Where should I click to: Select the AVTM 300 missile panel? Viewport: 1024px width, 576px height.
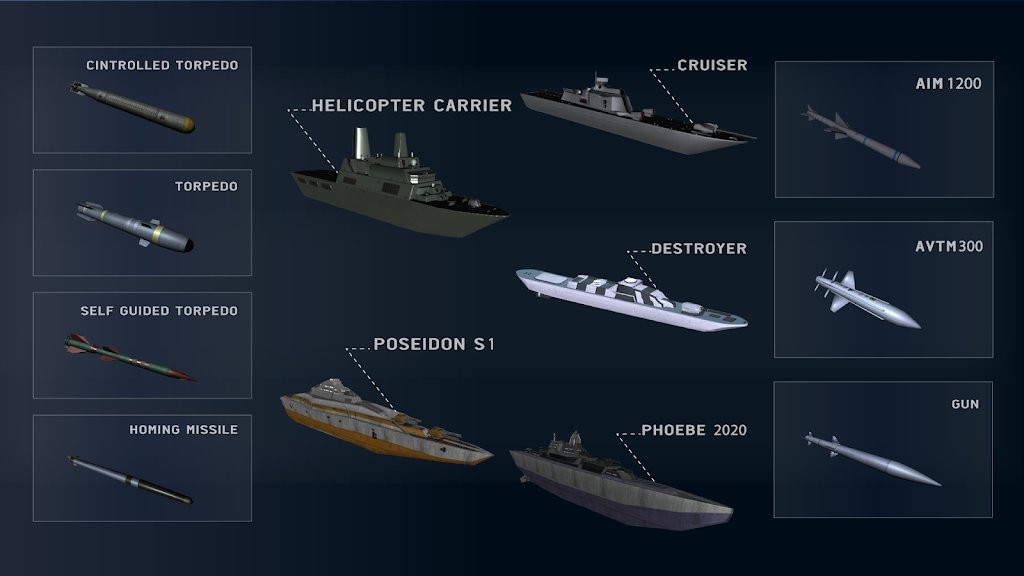coord(884,290)
